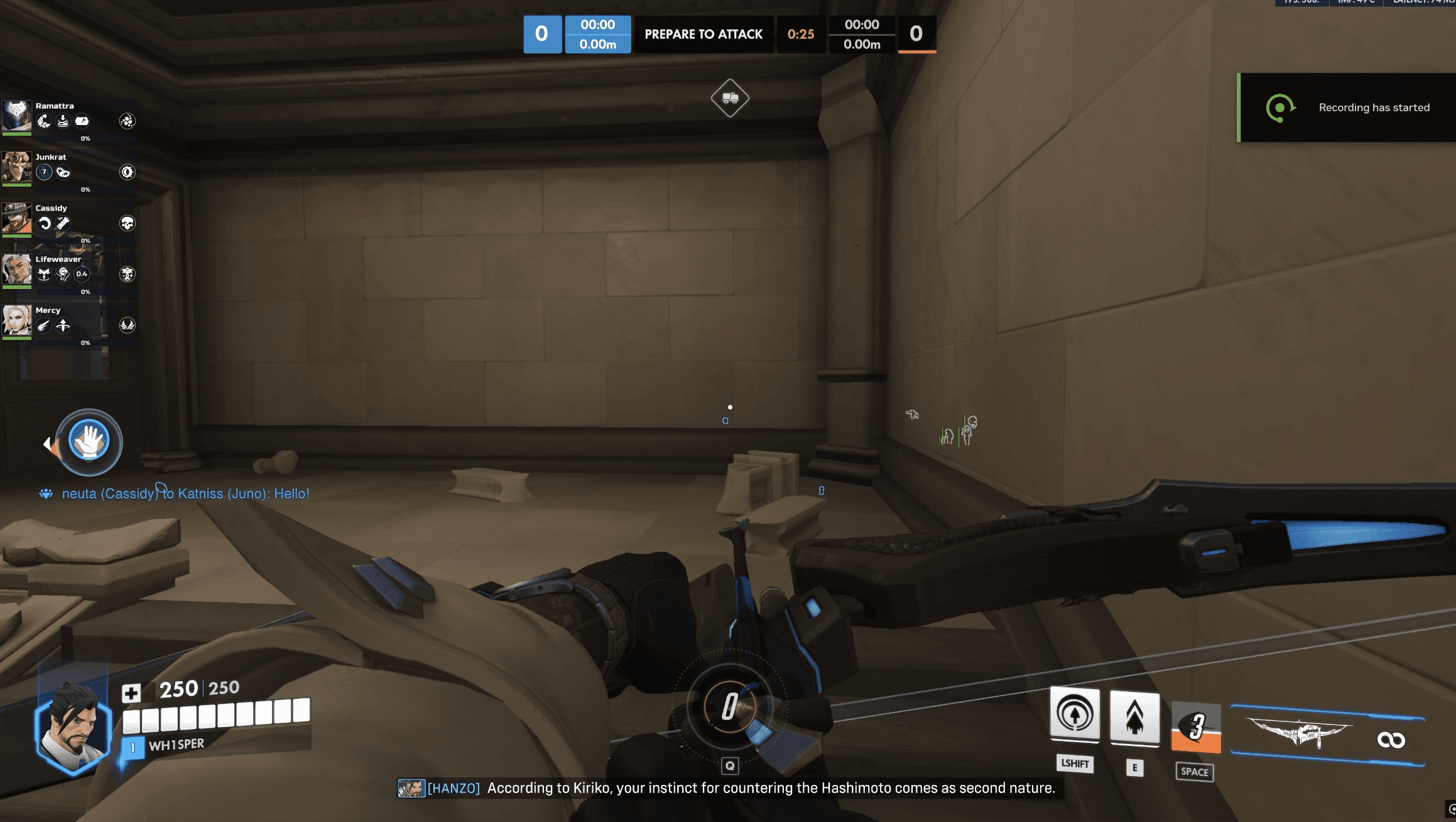Image resolution: width=1456 pixels, height=822 pixels.
Task: Click the blue team score of 0
Action: (x=543, y=35)
